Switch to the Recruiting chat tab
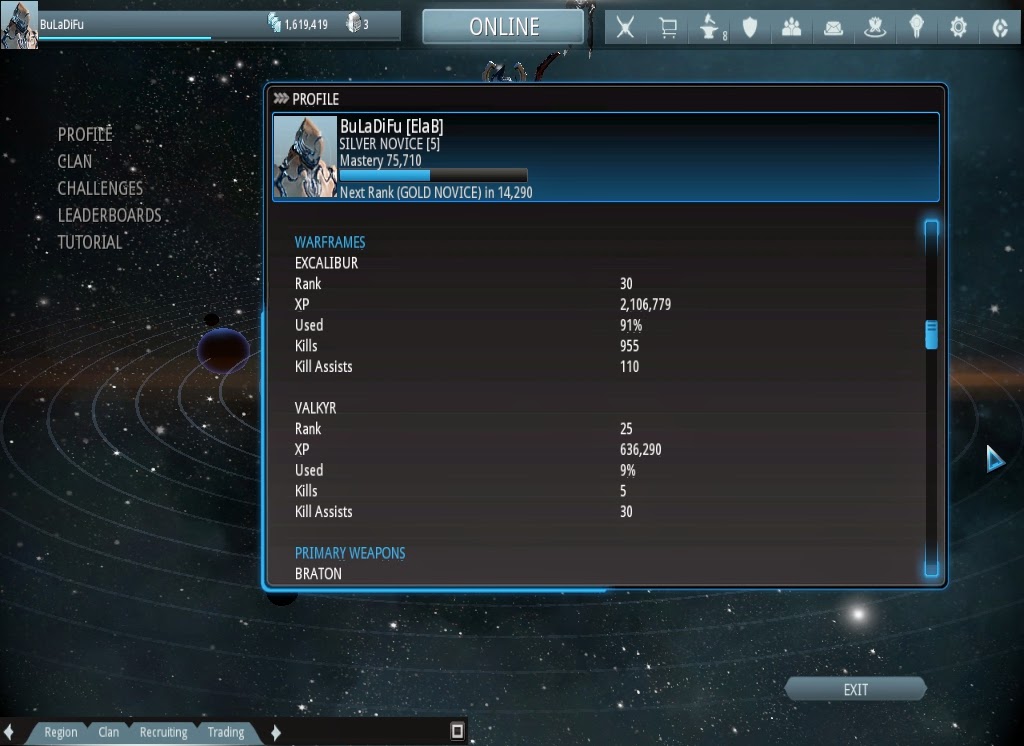 click(163, 732)
